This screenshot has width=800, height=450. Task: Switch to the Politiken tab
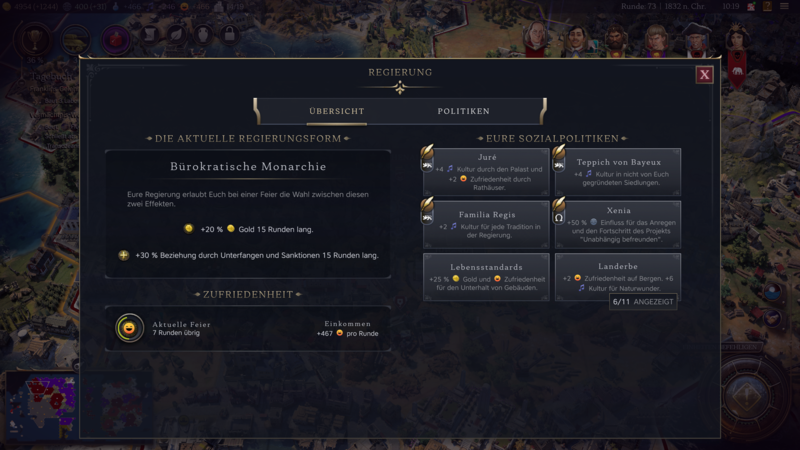click(x=463, y=111)
